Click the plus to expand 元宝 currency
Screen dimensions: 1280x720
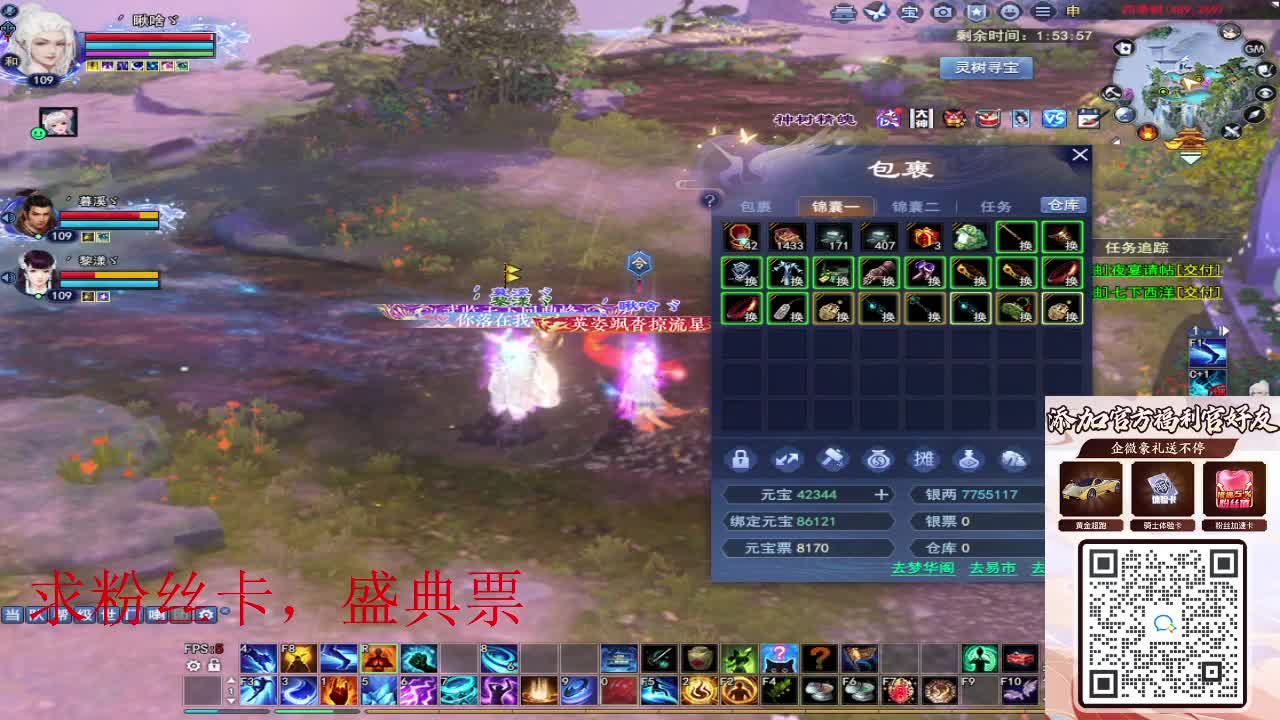(880, 493)
